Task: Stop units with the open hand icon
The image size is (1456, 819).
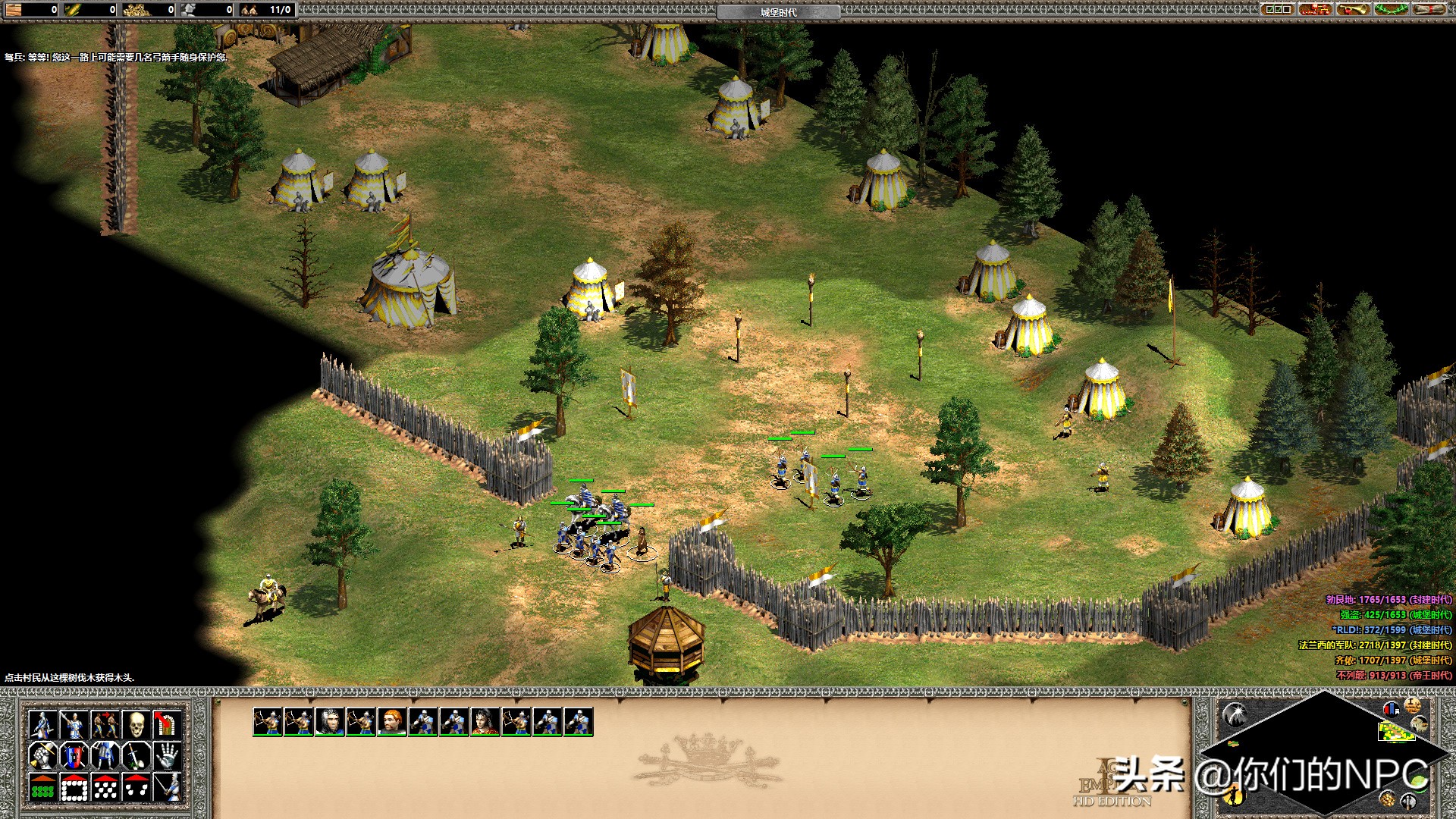Action: tap(167, 756)
